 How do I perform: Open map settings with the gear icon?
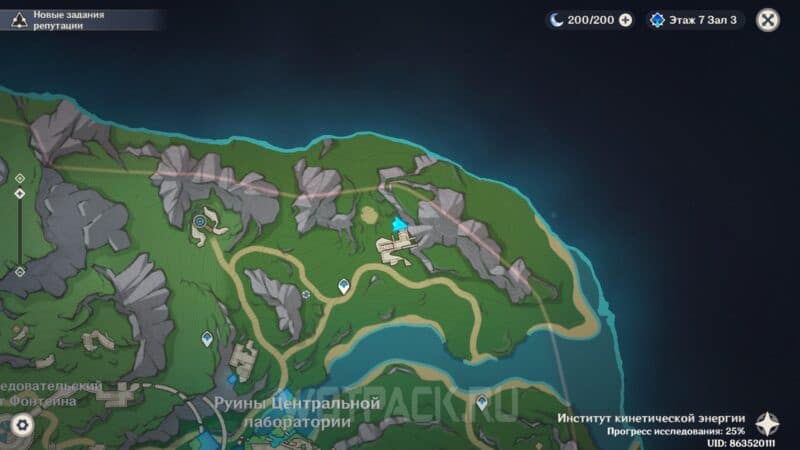tap(21, 425)
